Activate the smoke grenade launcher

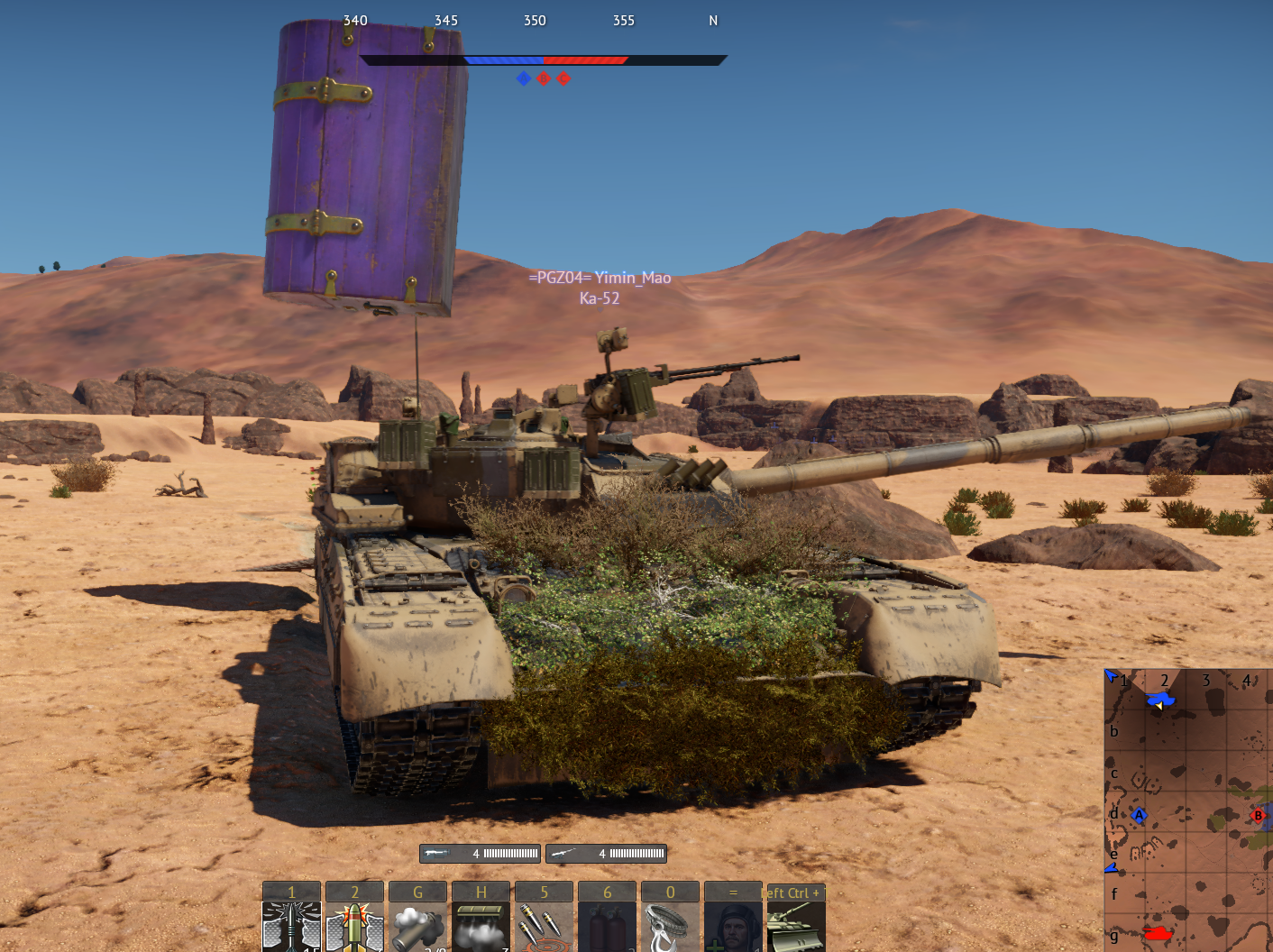click(x=417, y=929)
